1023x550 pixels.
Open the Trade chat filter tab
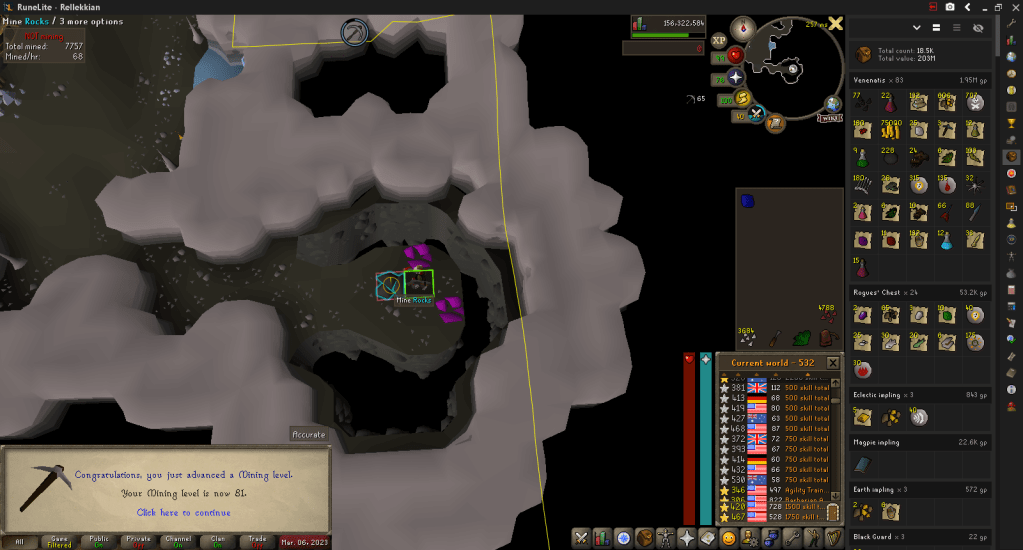257,541
